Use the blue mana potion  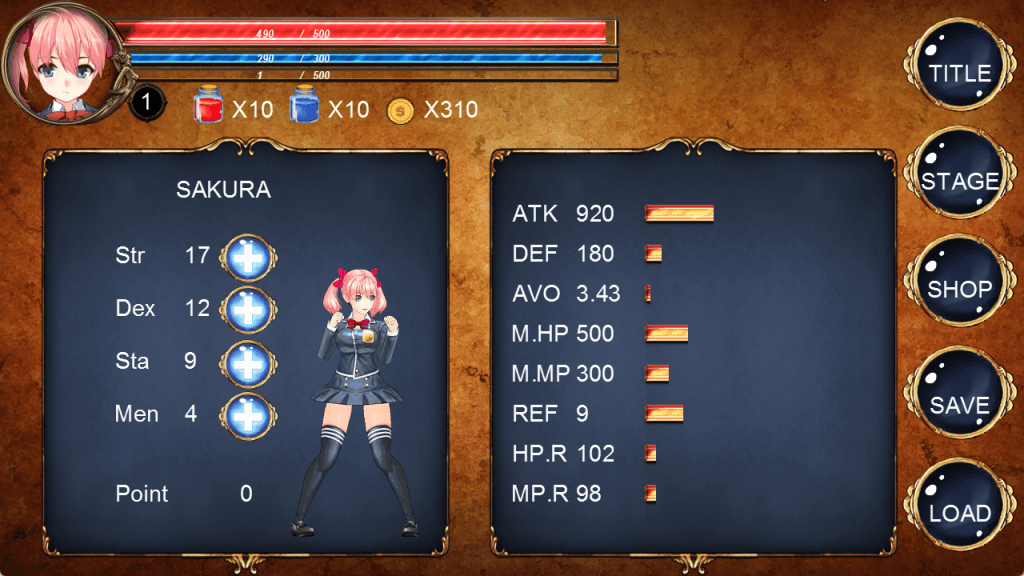[x=304, y=107]
